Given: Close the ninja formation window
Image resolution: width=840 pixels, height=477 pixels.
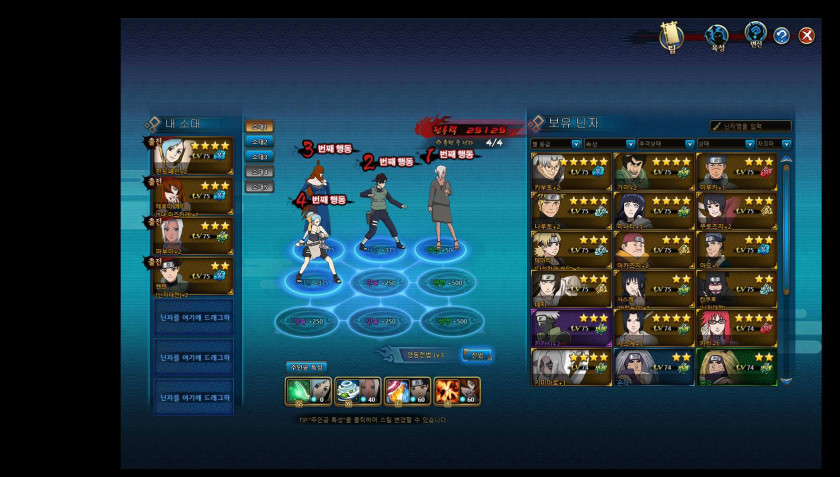Looking at the screenshot, I should (804, 36).
